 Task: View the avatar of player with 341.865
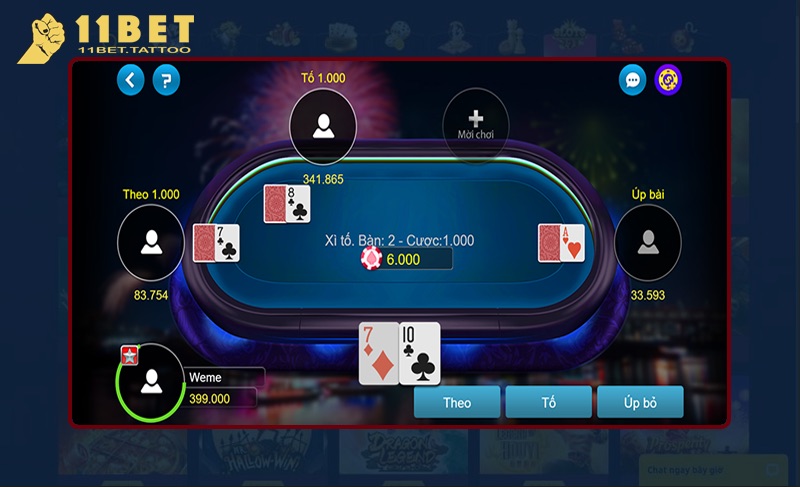click(x=323, y=126)
